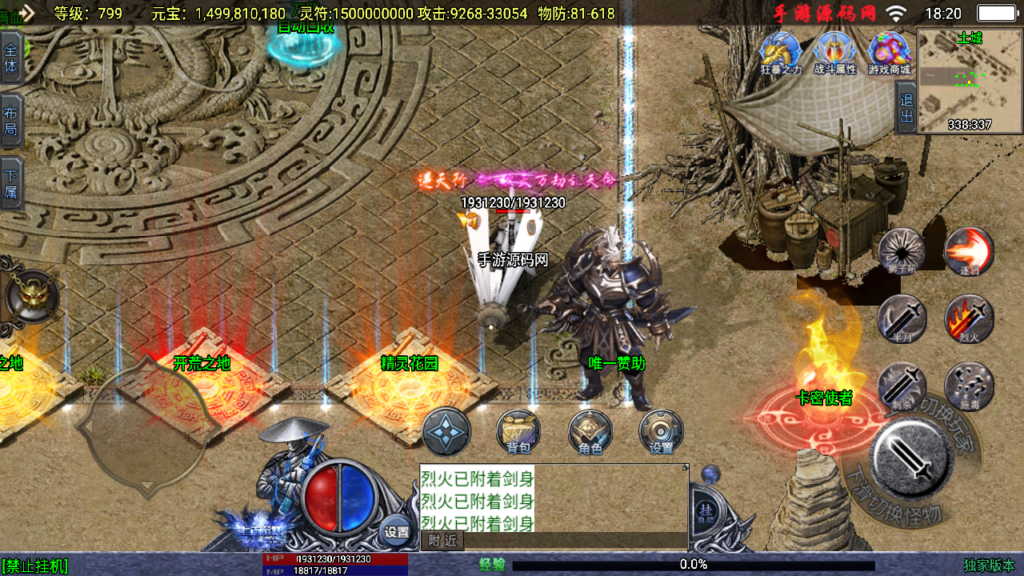Select the 布局 (Layout) side tab

pos(11,120)
